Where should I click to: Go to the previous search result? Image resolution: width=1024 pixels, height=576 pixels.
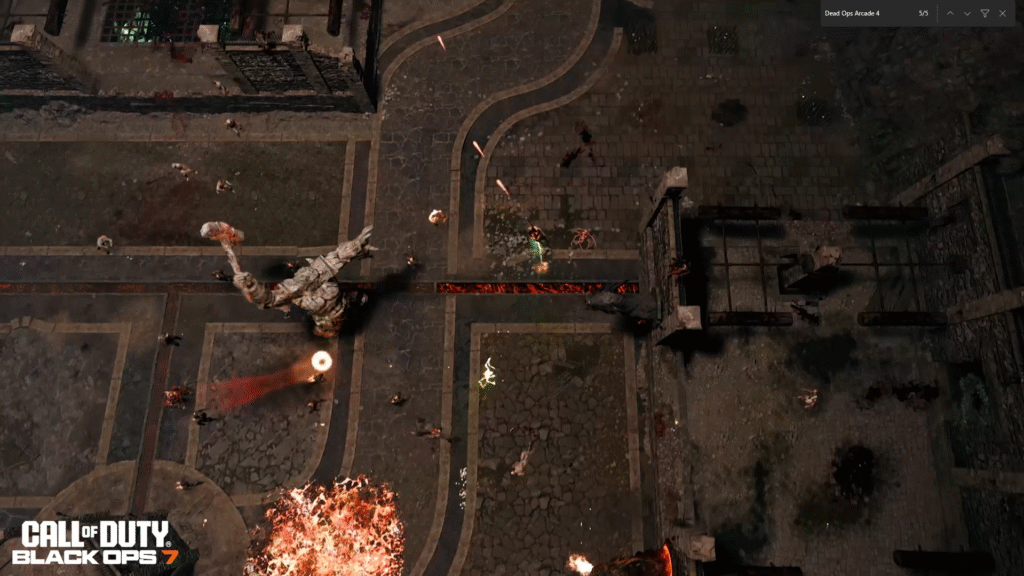[950, 13]
